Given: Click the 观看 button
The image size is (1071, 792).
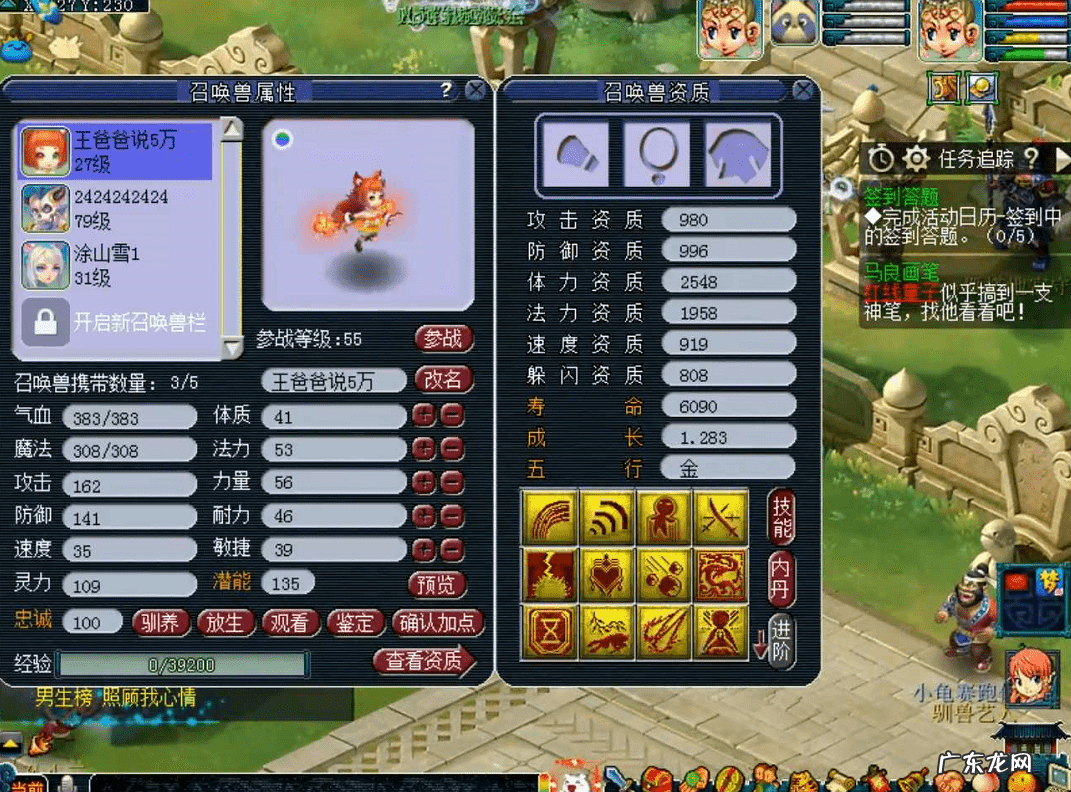Looking at the screenshot, I should click(290, 623).
